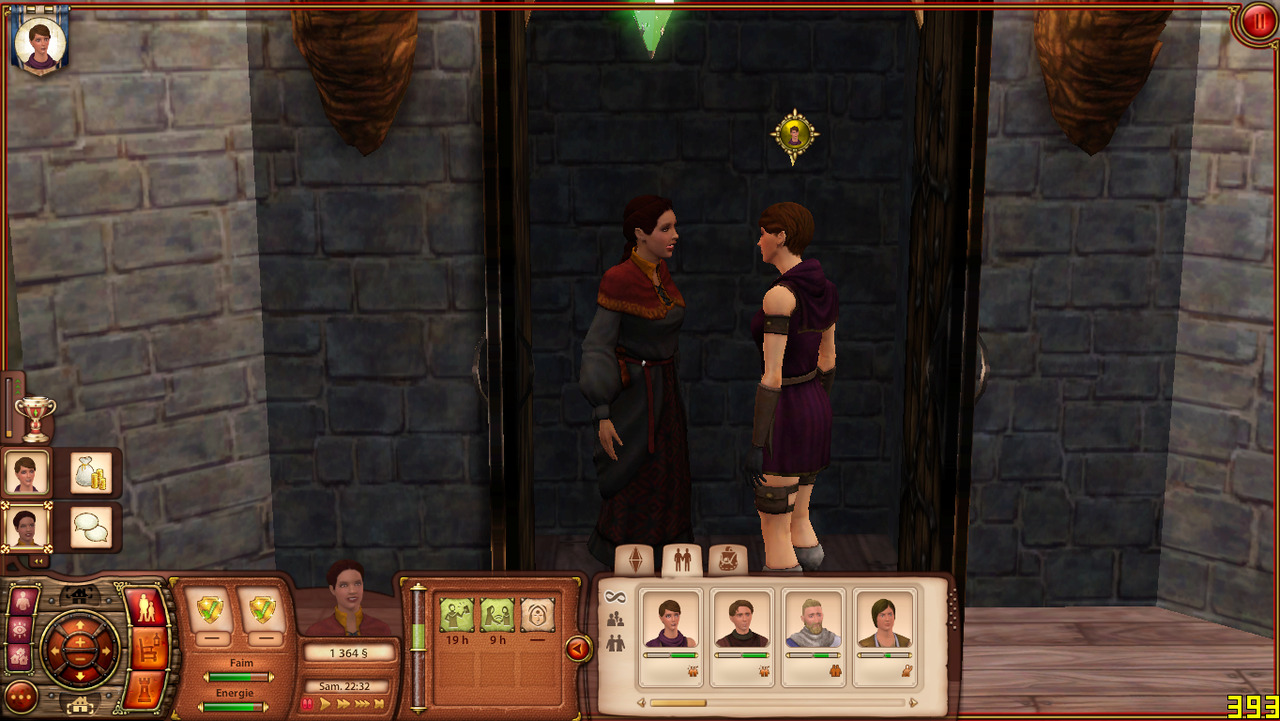Switch to the plumbob diamond tab
The height and width of the screenshot is (721, 1280).
pos(633,561)
